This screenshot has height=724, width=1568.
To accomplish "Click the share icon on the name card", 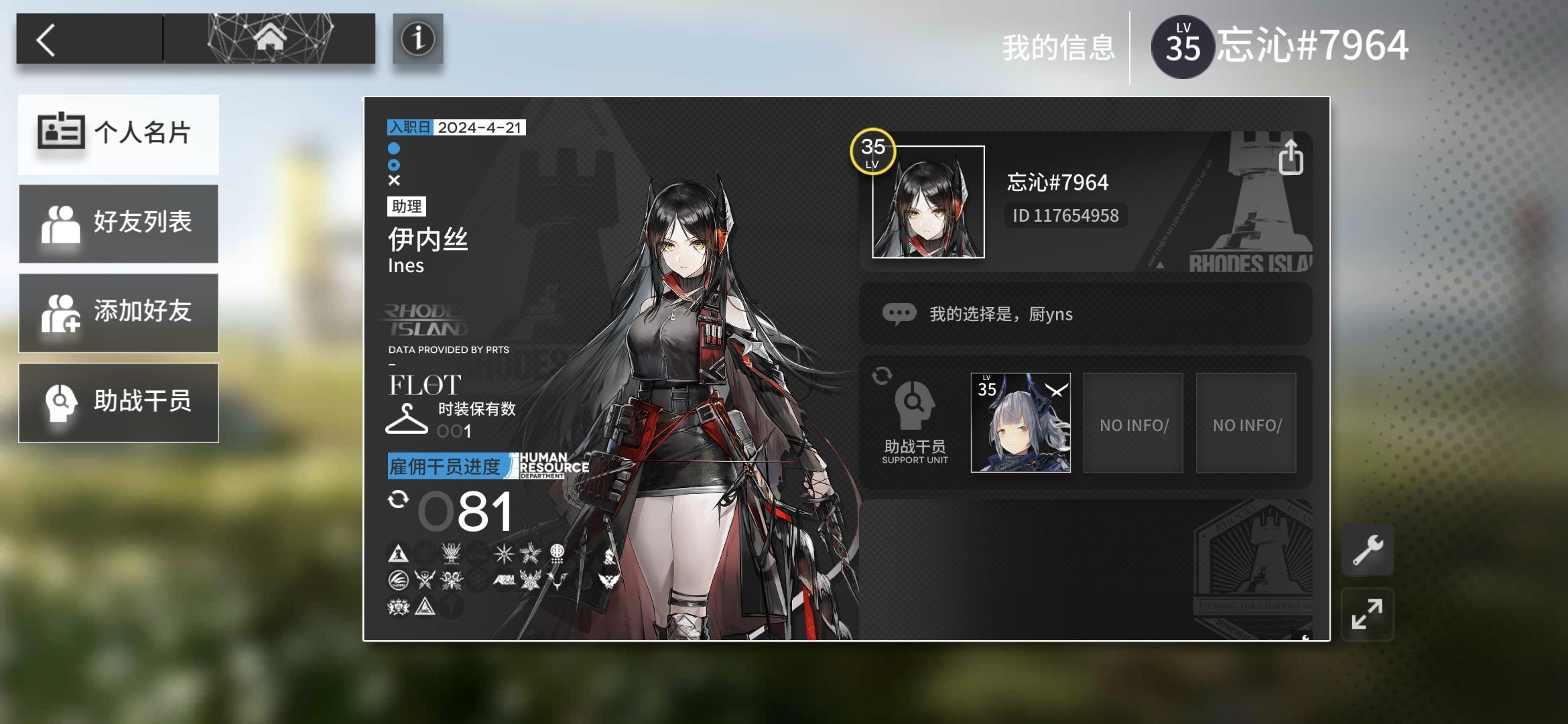I will tap(1290, 159).
